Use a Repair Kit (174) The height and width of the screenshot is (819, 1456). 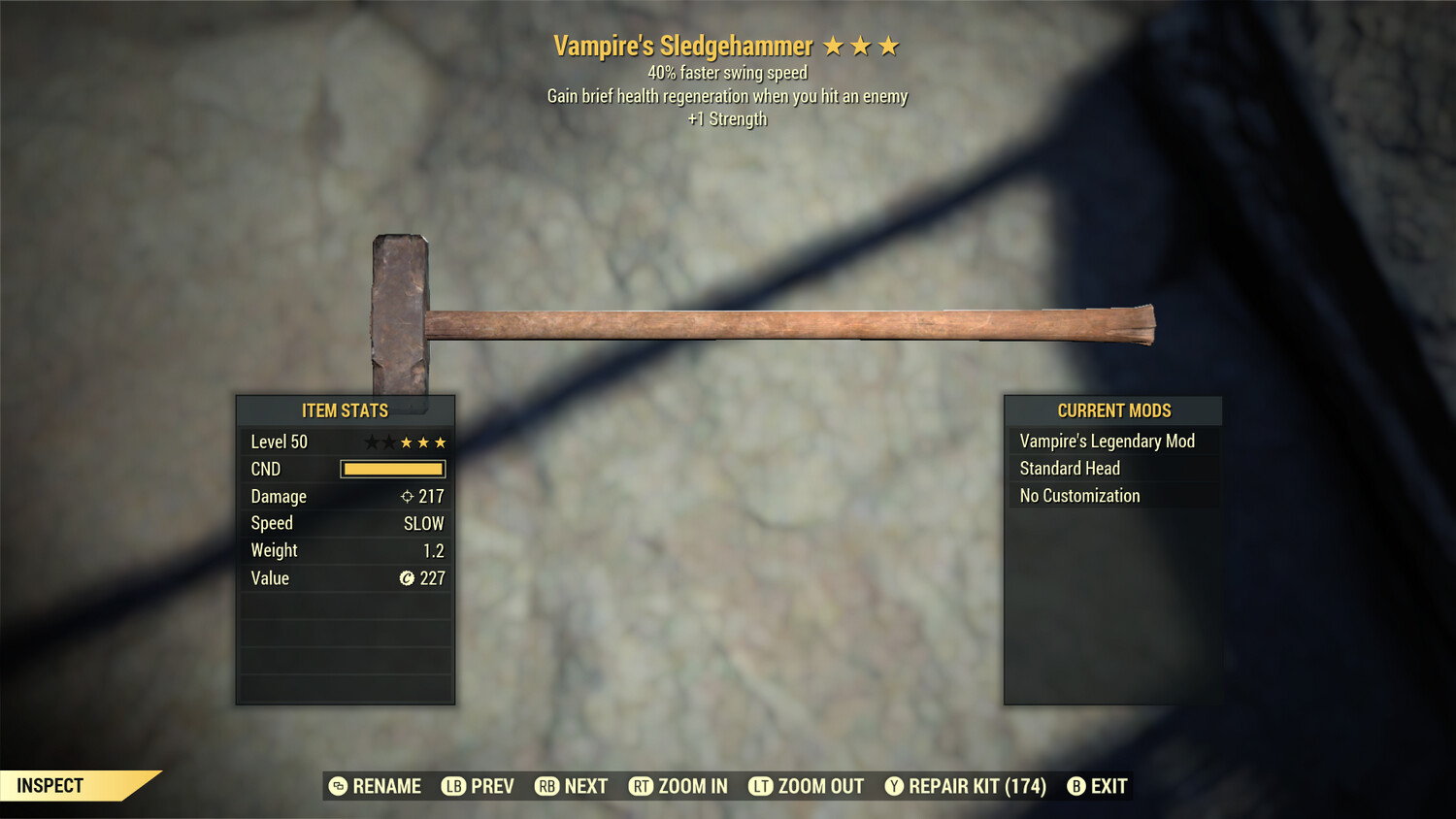pyautogui.click(x=966, y=786)
